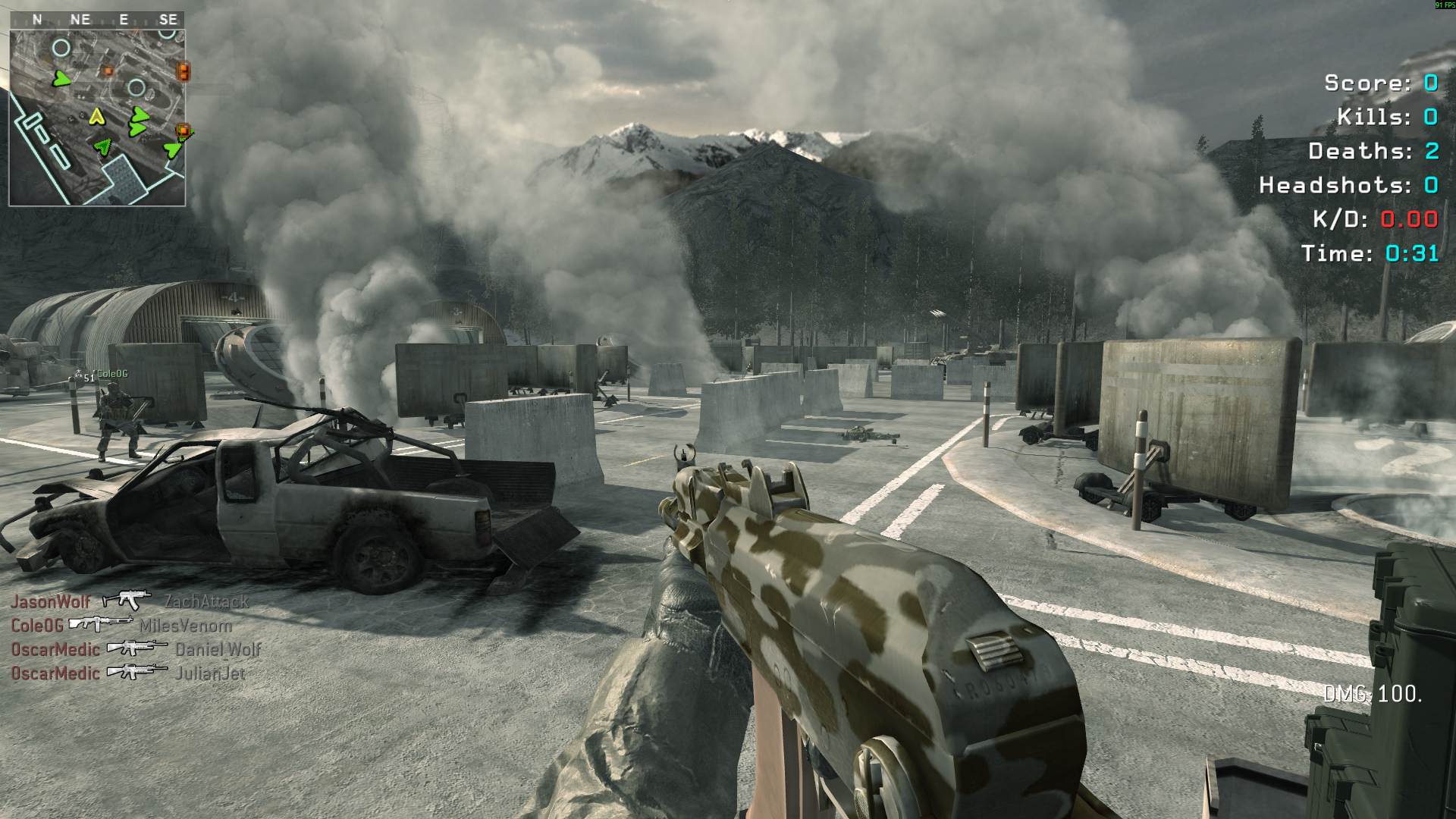
Task: Click the minimap in the corner
Action: click(x=97, y=118)
